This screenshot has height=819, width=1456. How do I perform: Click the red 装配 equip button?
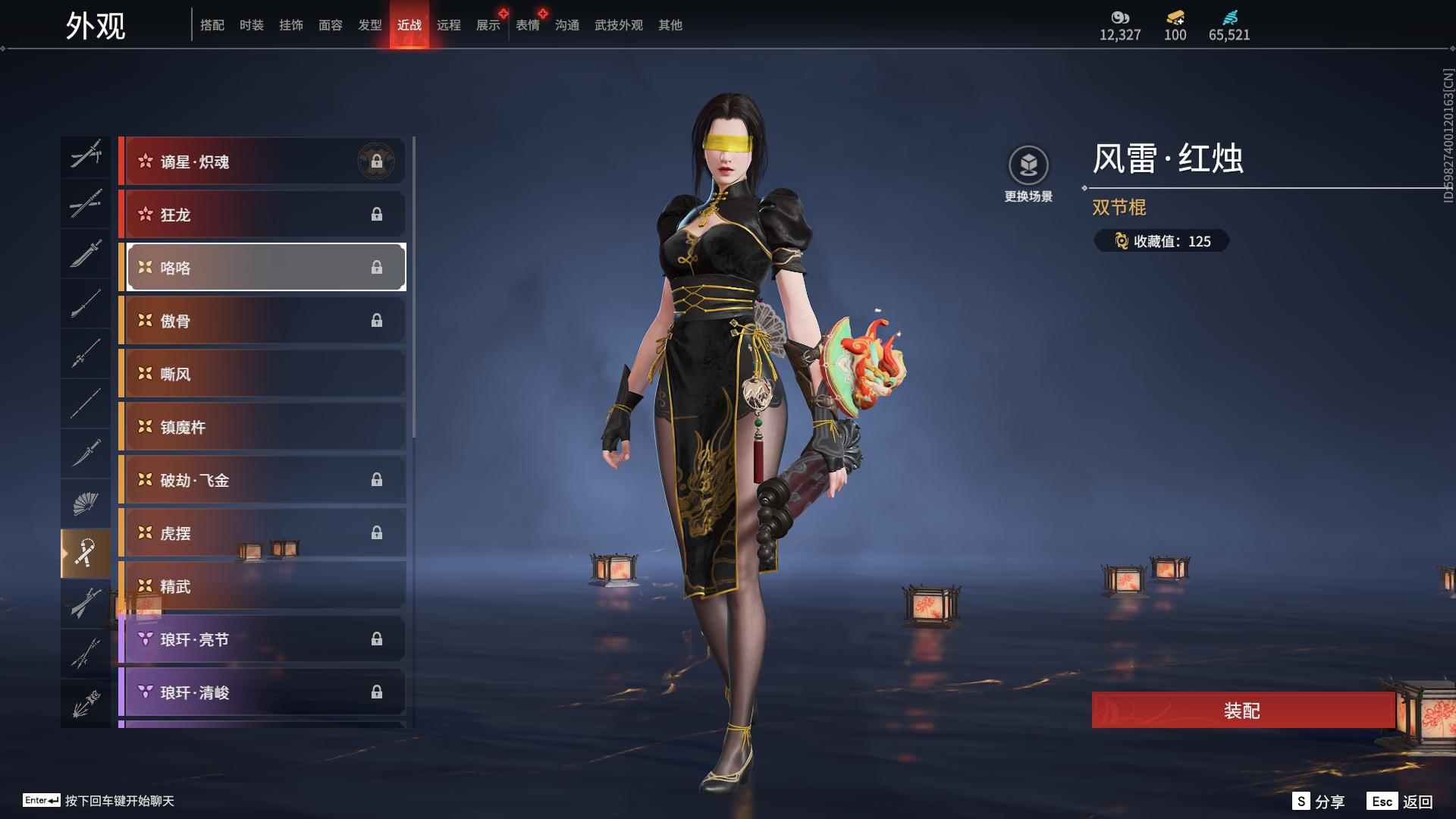[x=1242, y=711]
